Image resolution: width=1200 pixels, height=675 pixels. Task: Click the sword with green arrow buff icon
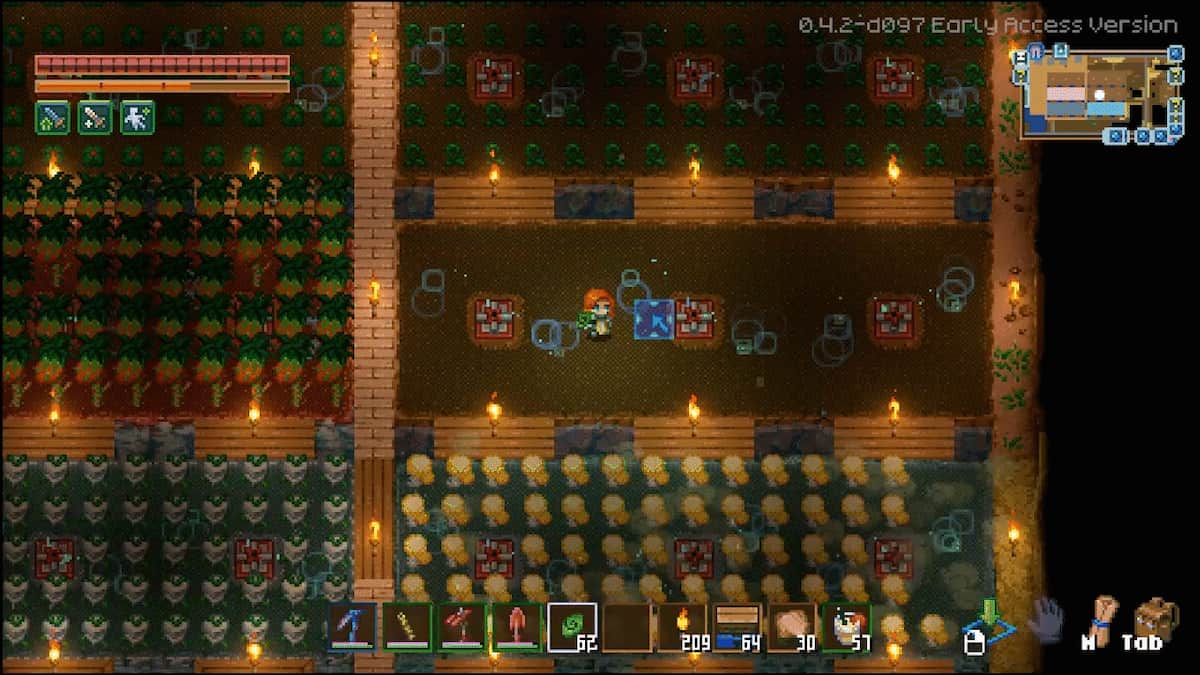(x=52, y=118)
